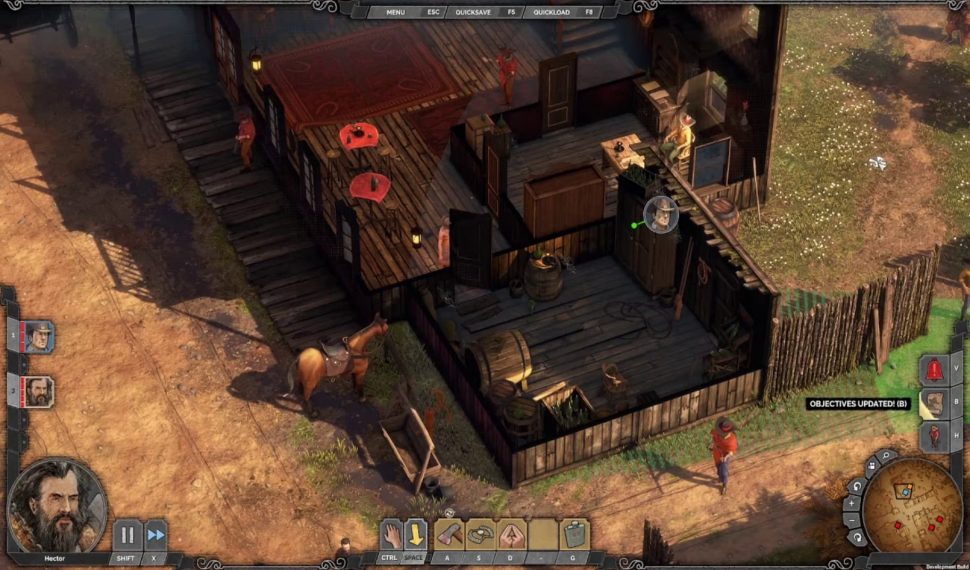Select the open hand interact action

coord(390,534)
